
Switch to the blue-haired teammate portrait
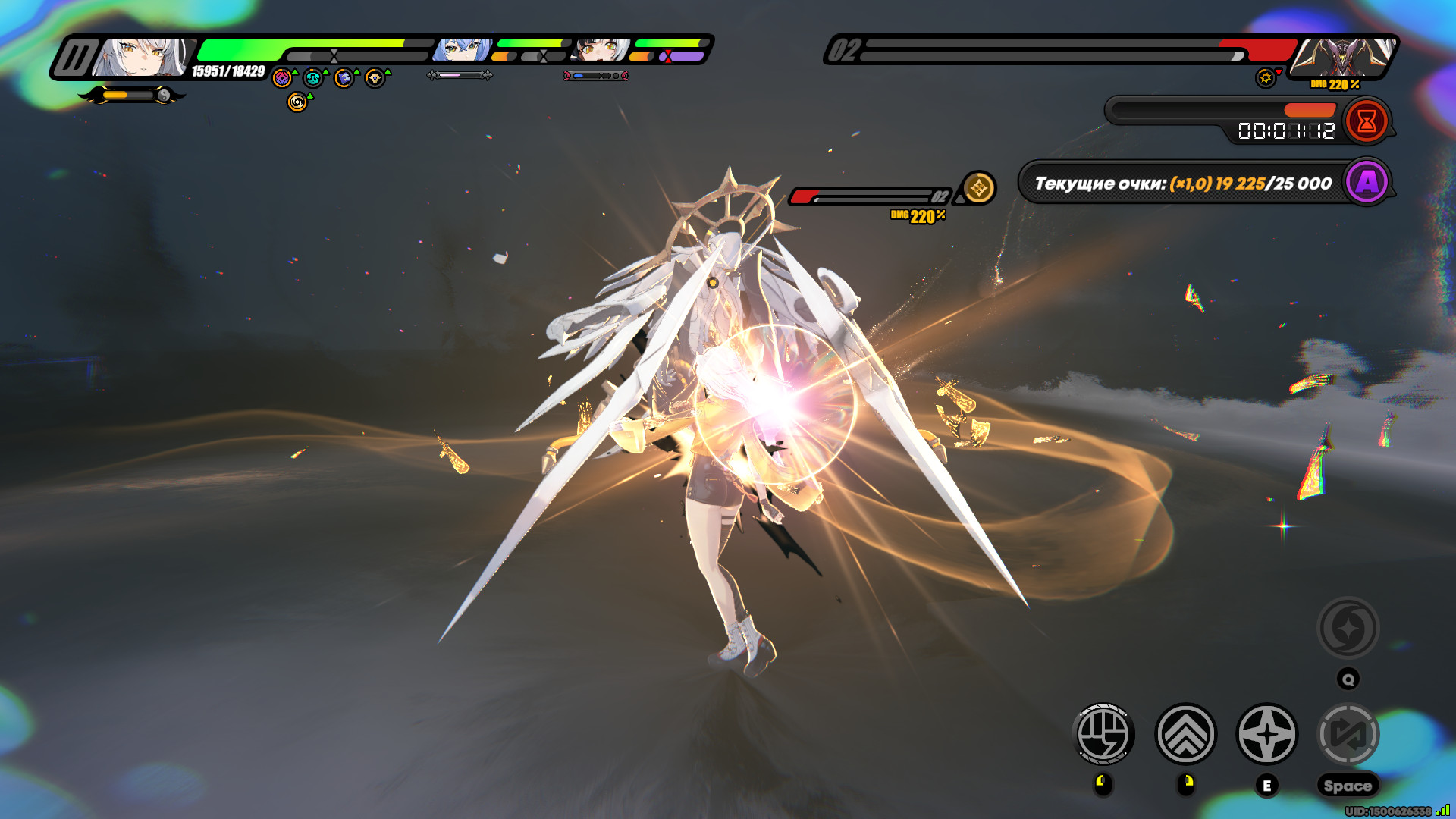coord(462,50)
